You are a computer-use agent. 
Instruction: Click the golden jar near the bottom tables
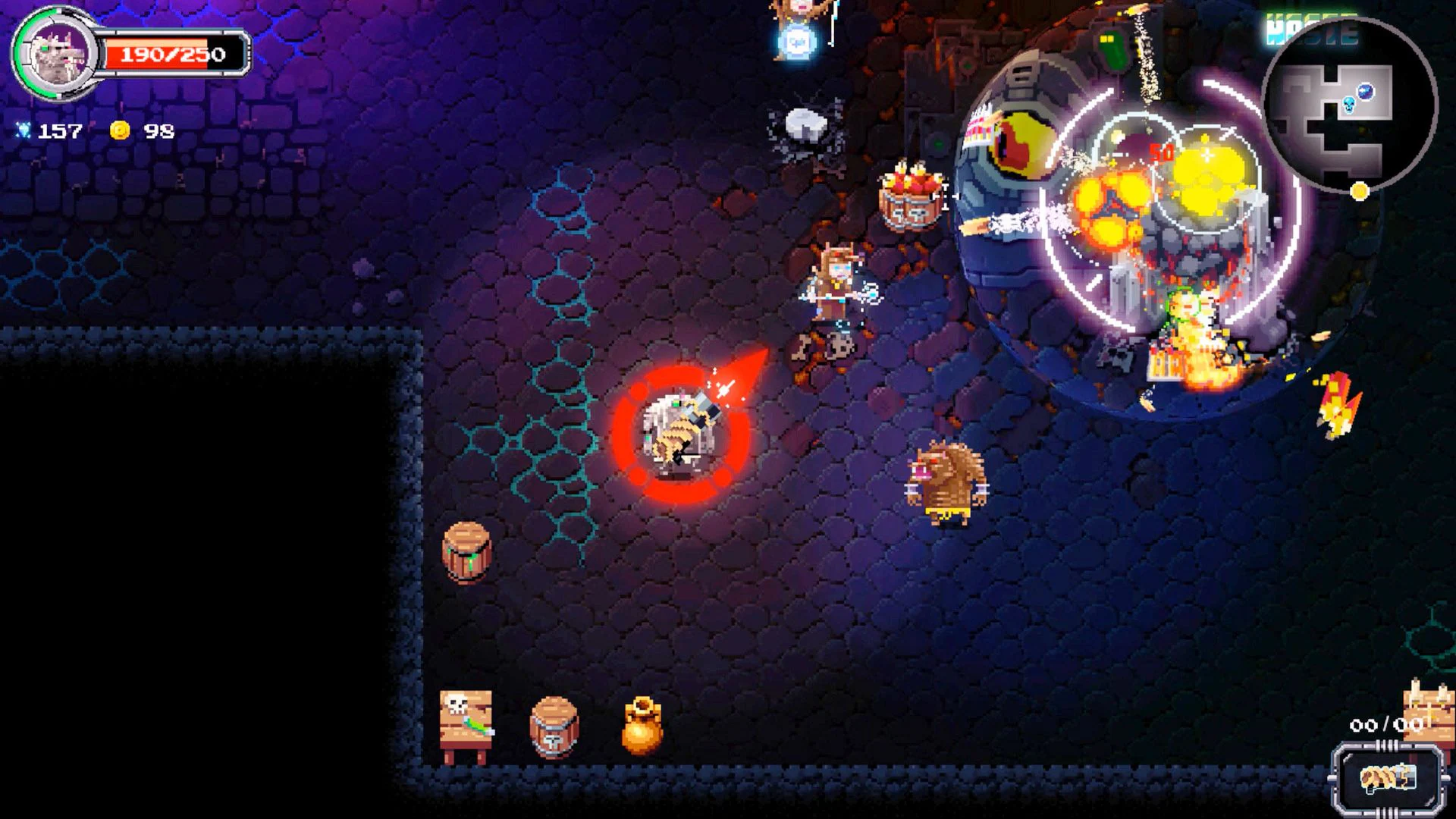click(x=641, y=726)
